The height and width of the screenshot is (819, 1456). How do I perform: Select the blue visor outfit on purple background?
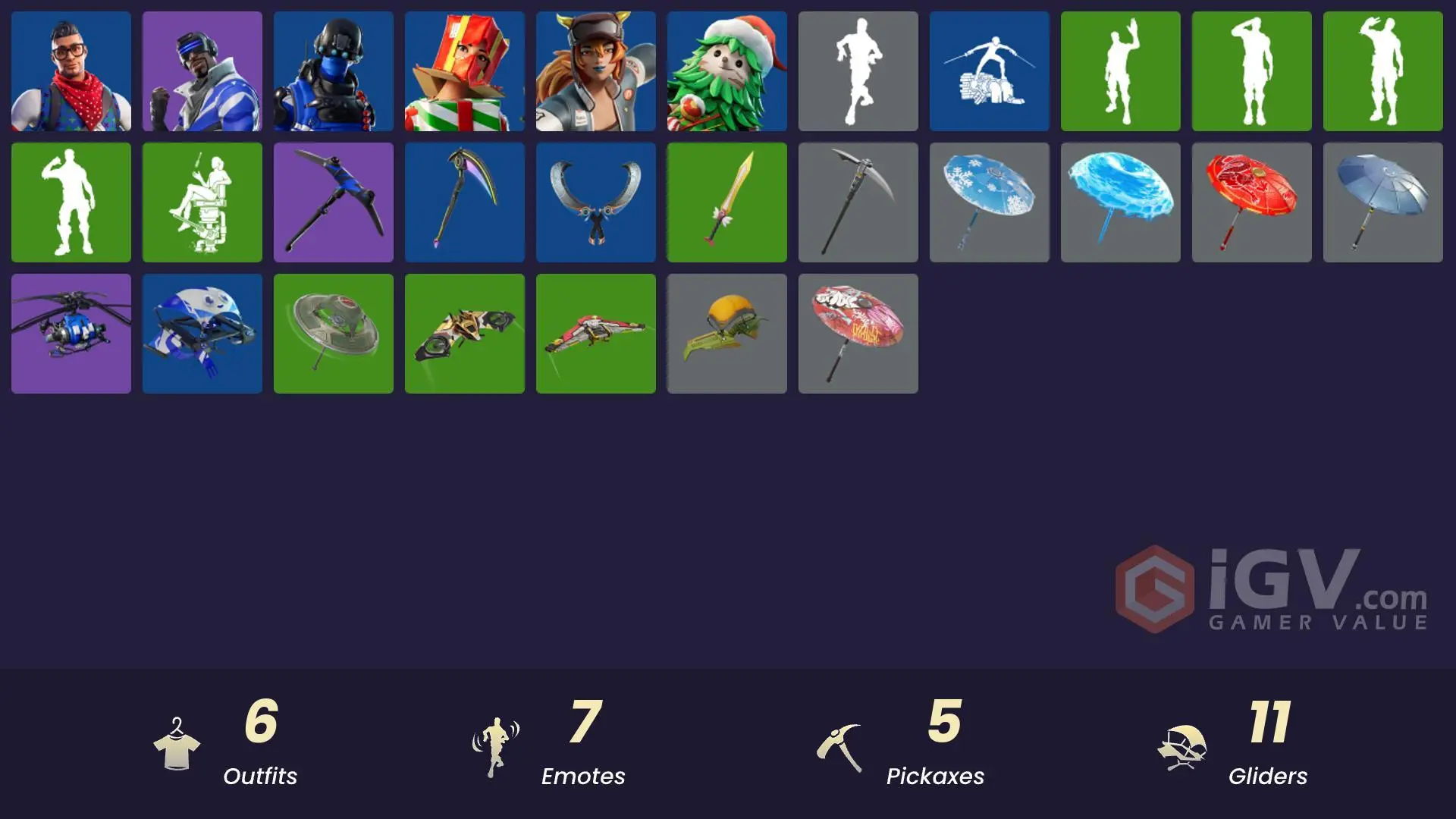202,71
